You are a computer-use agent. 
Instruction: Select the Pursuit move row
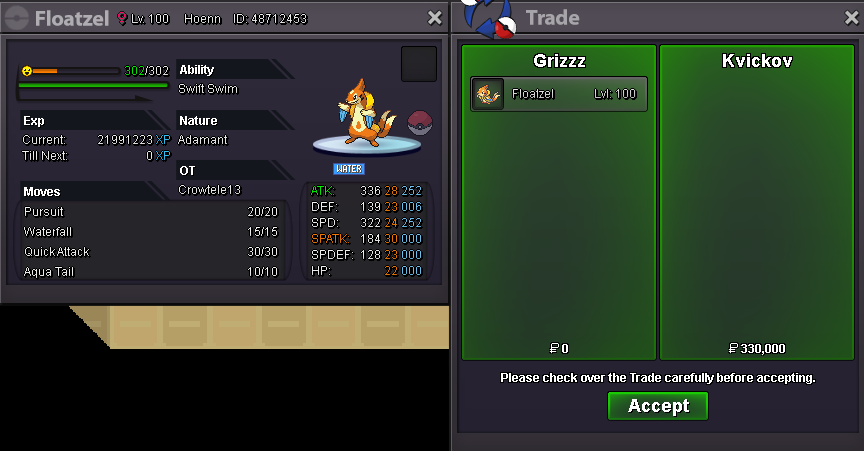(x=150, y=212)
